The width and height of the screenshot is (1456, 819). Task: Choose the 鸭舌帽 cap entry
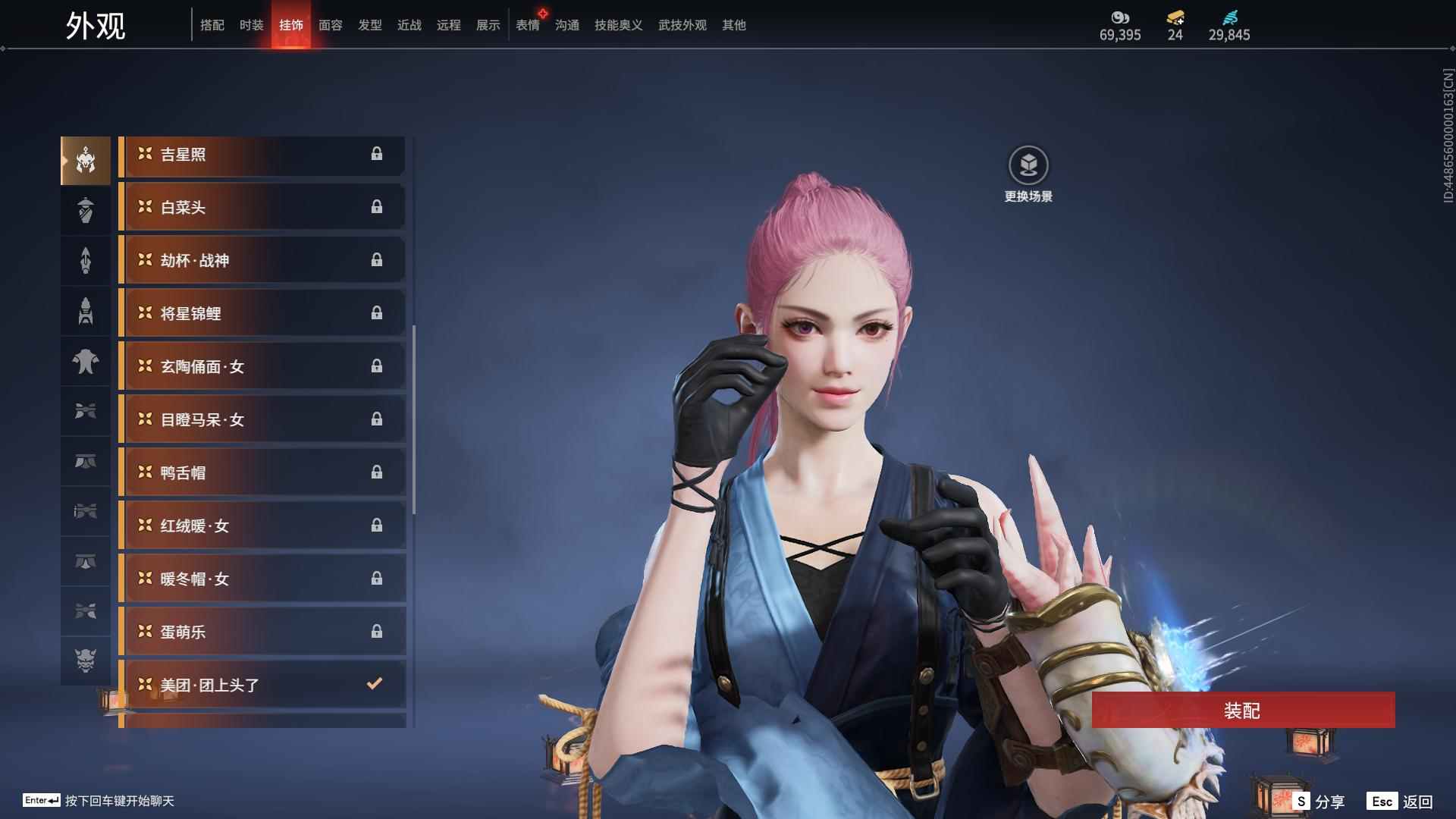click(x=262, y=473)
